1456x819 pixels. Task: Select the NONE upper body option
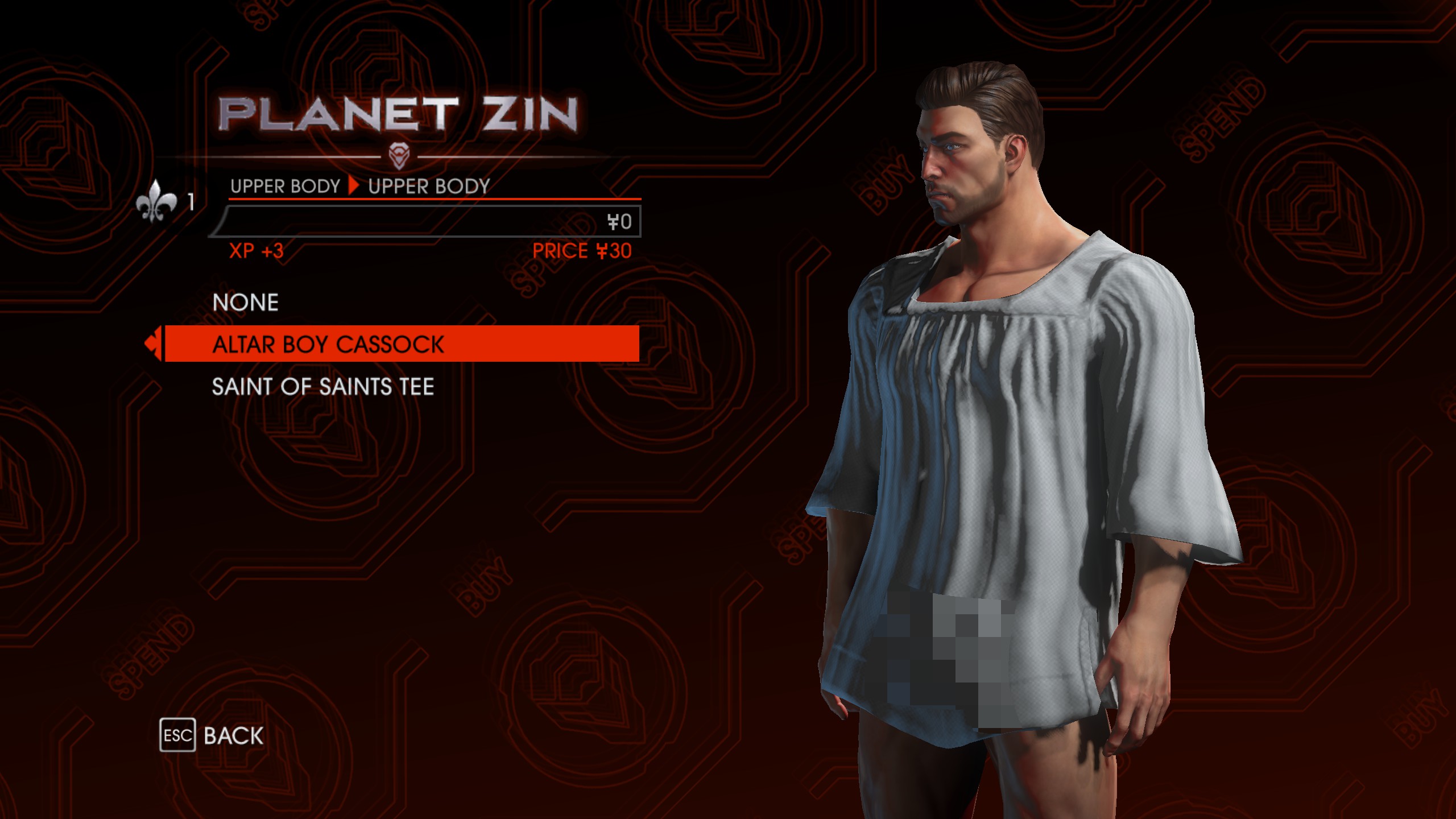pyautogui.click(x=246, y=303)
